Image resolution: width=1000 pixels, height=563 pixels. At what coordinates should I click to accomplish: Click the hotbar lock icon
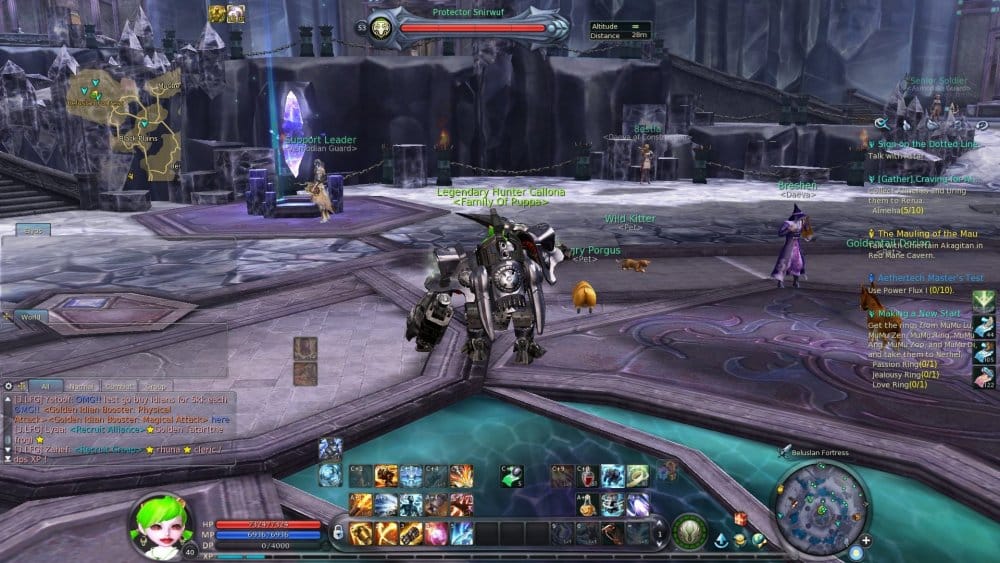pos(338,532)
